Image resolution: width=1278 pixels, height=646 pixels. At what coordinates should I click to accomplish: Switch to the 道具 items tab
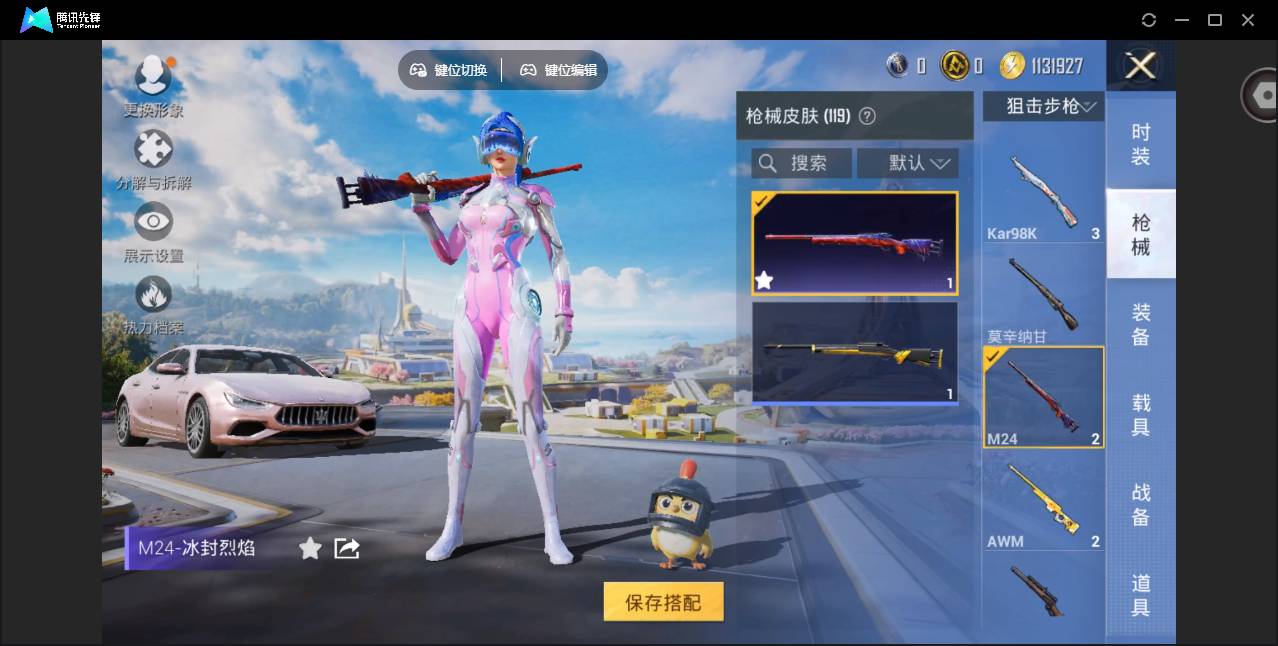(1140, 595)
